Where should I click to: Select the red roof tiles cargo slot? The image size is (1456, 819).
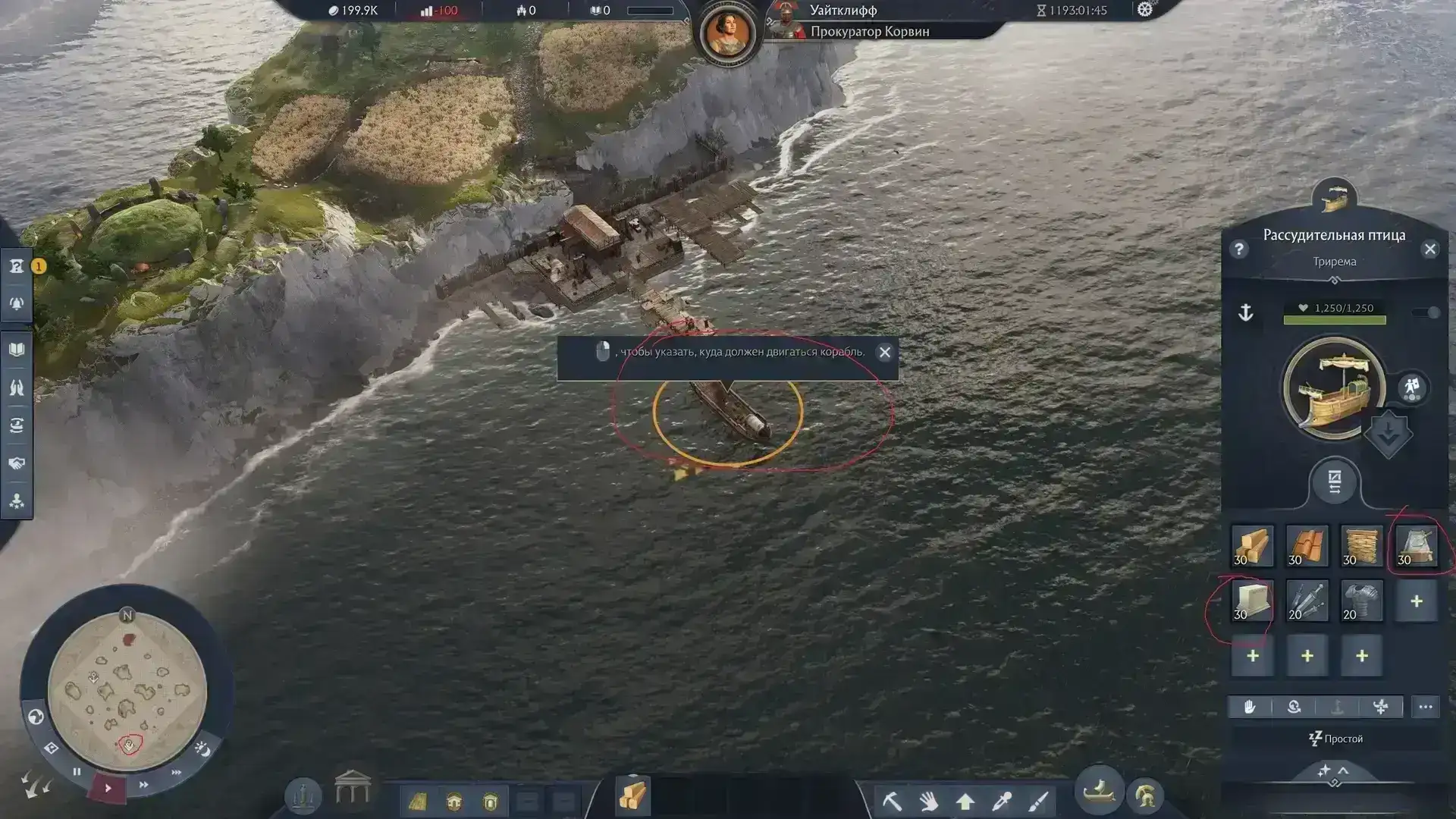point(1307,547)
